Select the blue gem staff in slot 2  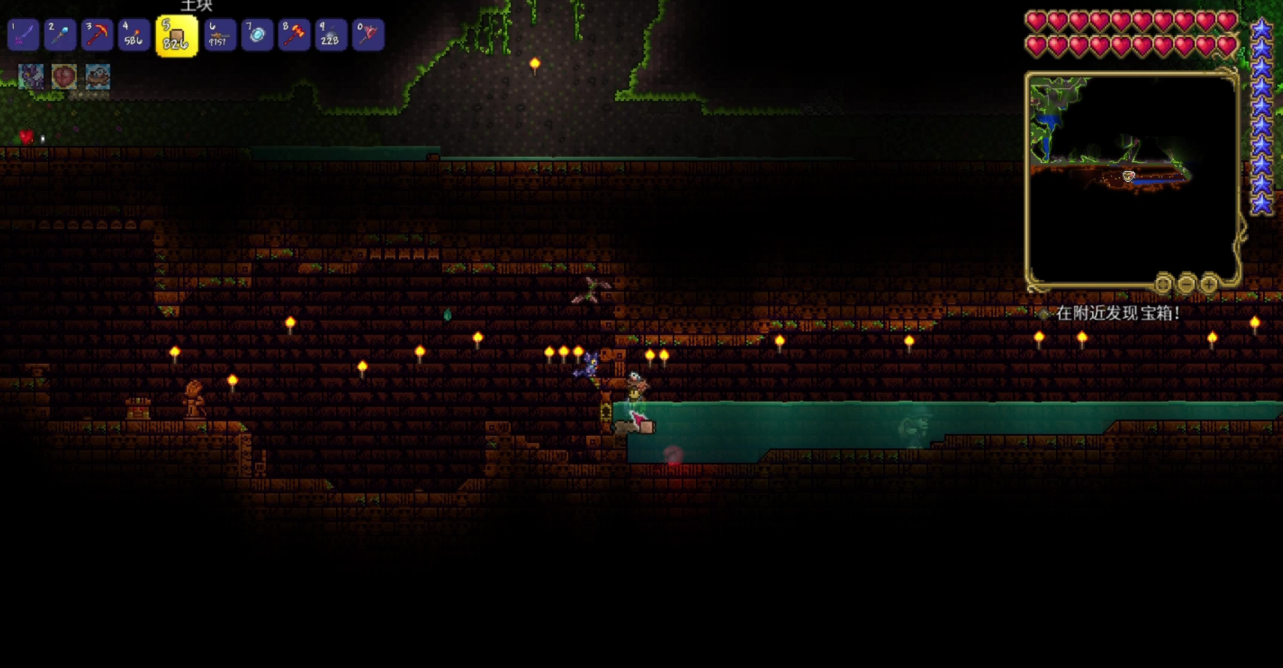click(60, 35)
